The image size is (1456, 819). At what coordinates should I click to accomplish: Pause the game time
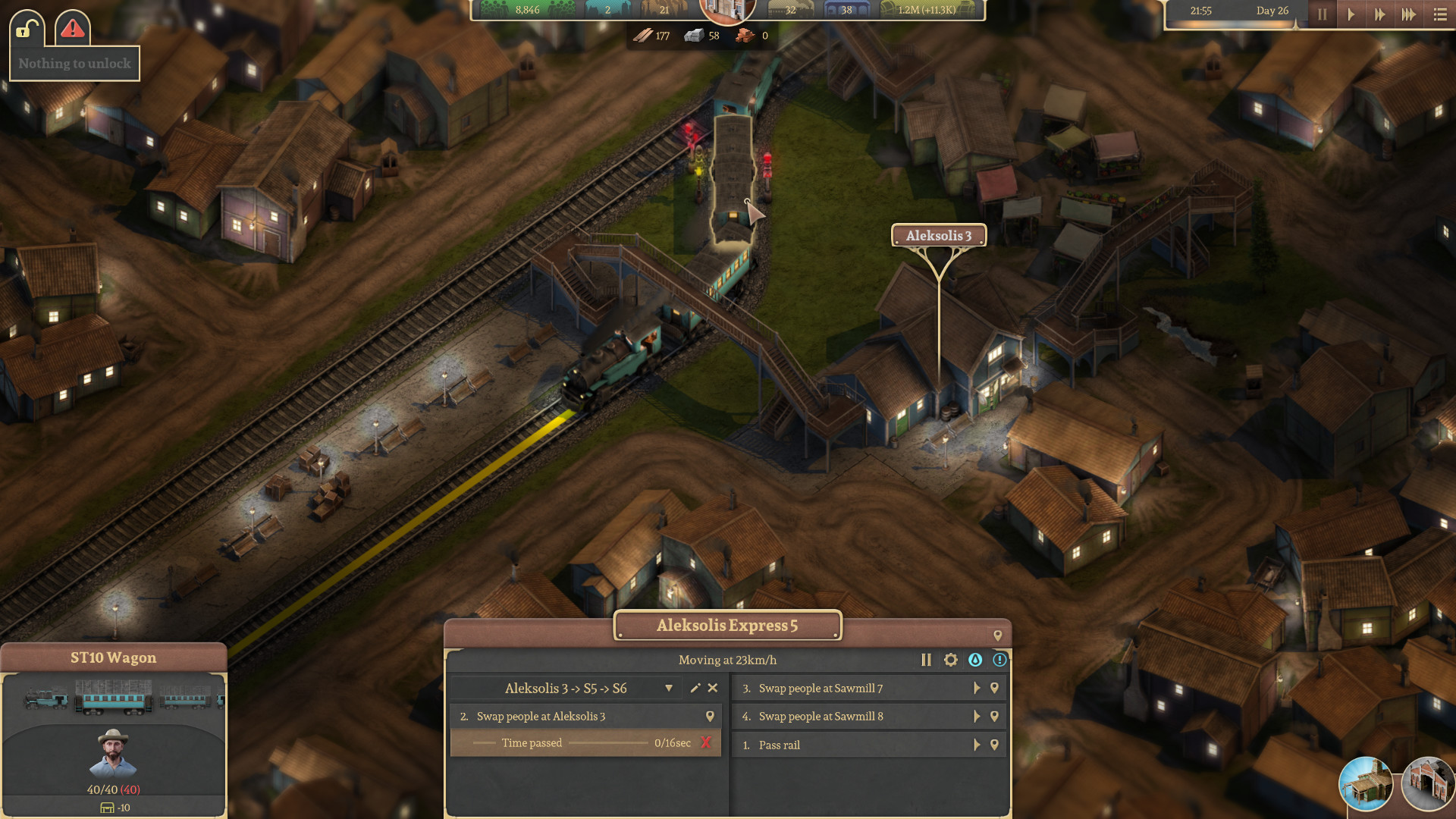click(x=1322, y=14)
